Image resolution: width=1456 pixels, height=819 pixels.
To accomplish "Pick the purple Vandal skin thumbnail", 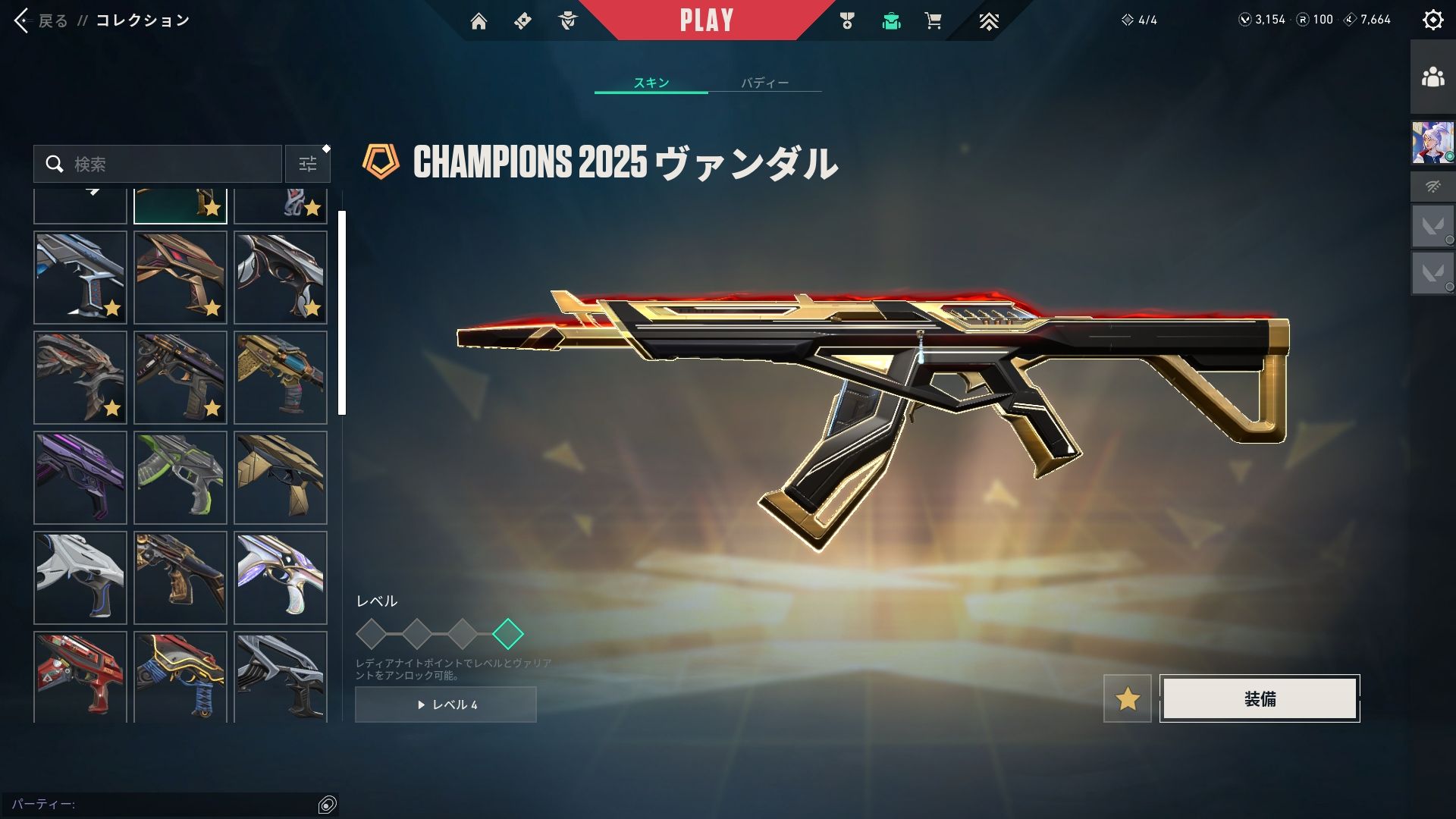I will (x=80, y=478).
